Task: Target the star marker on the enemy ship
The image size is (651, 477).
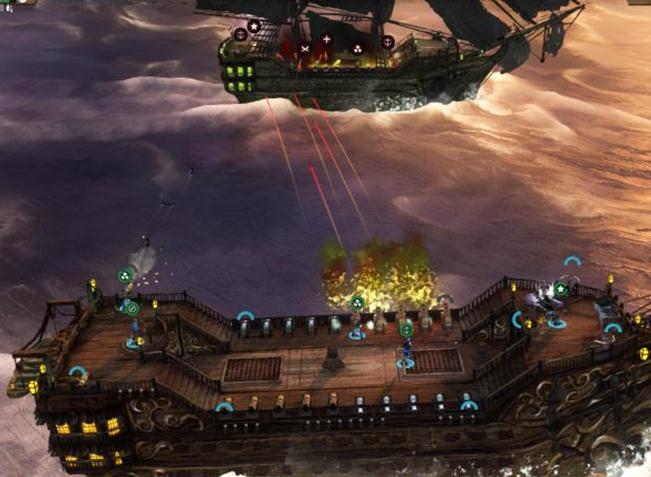Action: pos(254,26)
